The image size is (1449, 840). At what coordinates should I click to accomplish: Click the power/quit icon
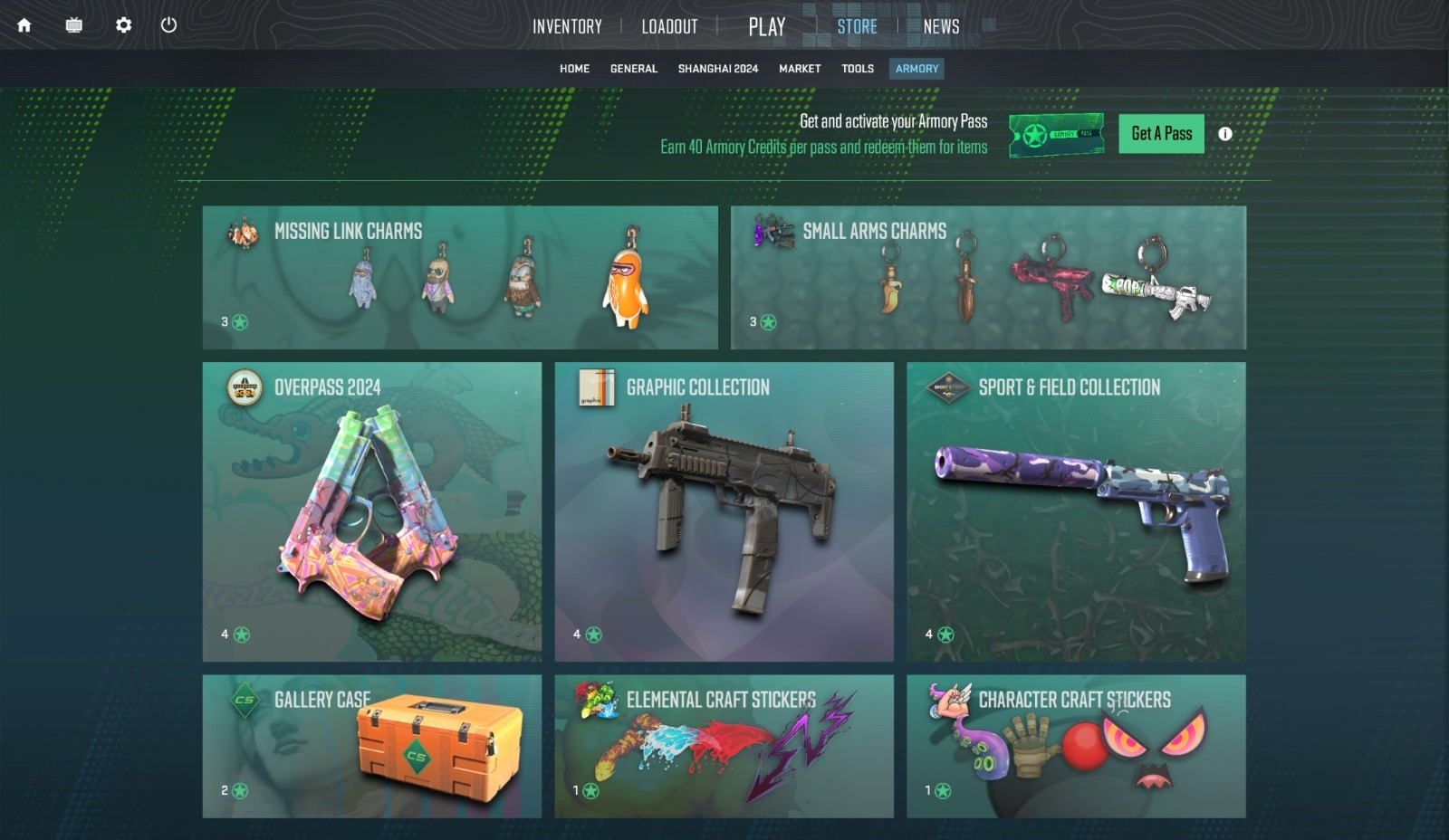(167, 26)
